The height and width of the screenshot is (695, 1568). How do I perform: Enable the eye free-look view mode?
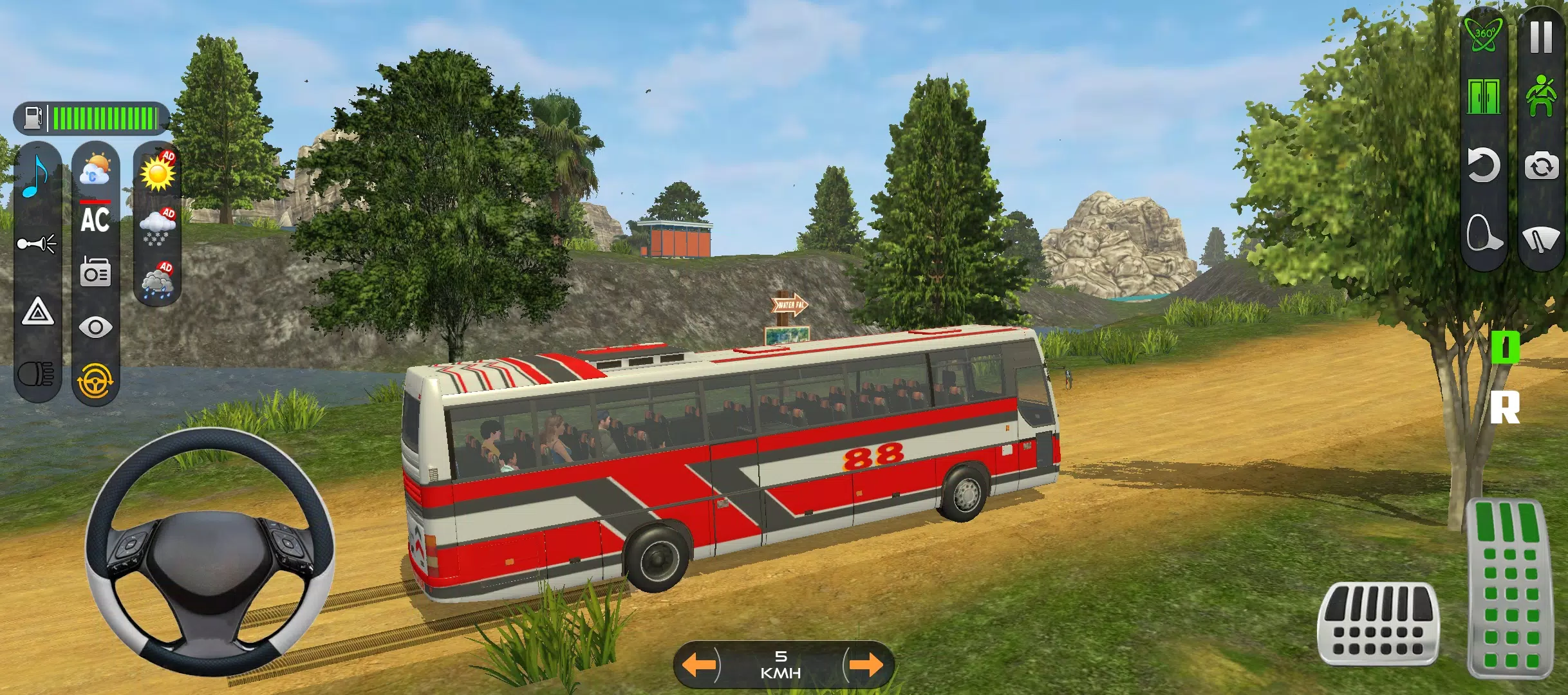click(x=95, y=325)
